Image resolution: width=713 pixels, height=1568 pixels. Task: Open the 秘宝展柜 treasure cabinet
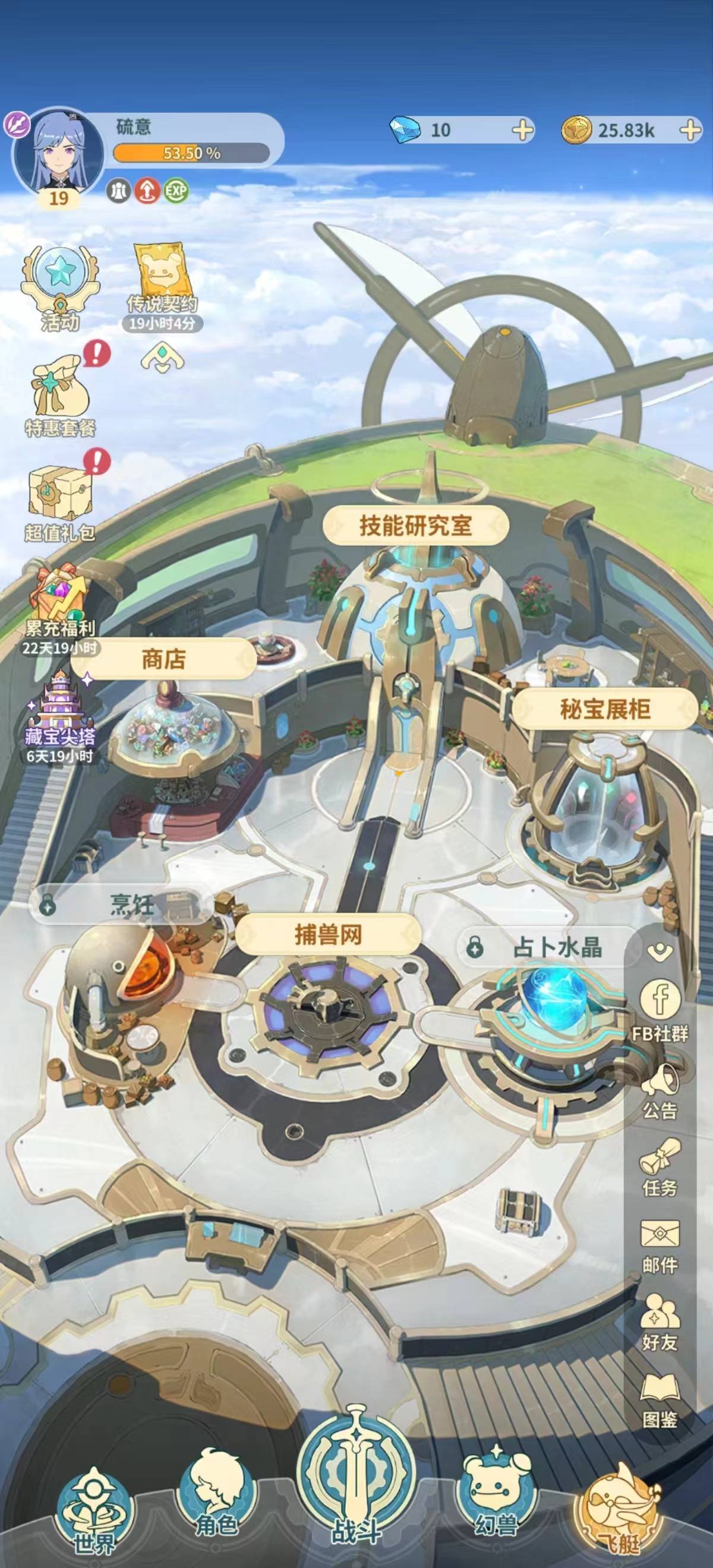pos(605,709)
